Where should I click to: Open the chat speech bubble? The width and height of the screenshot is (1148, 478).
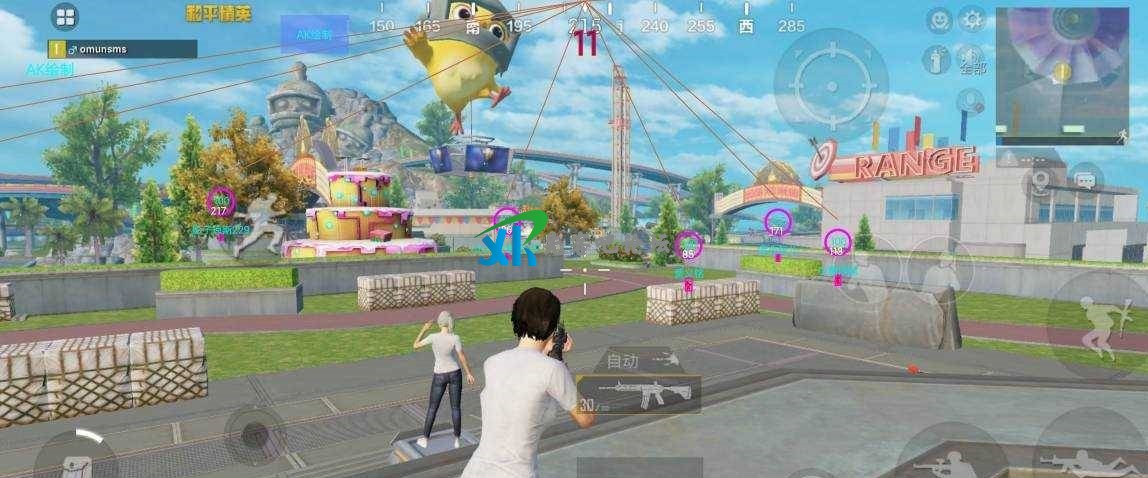coord(1083,180)
